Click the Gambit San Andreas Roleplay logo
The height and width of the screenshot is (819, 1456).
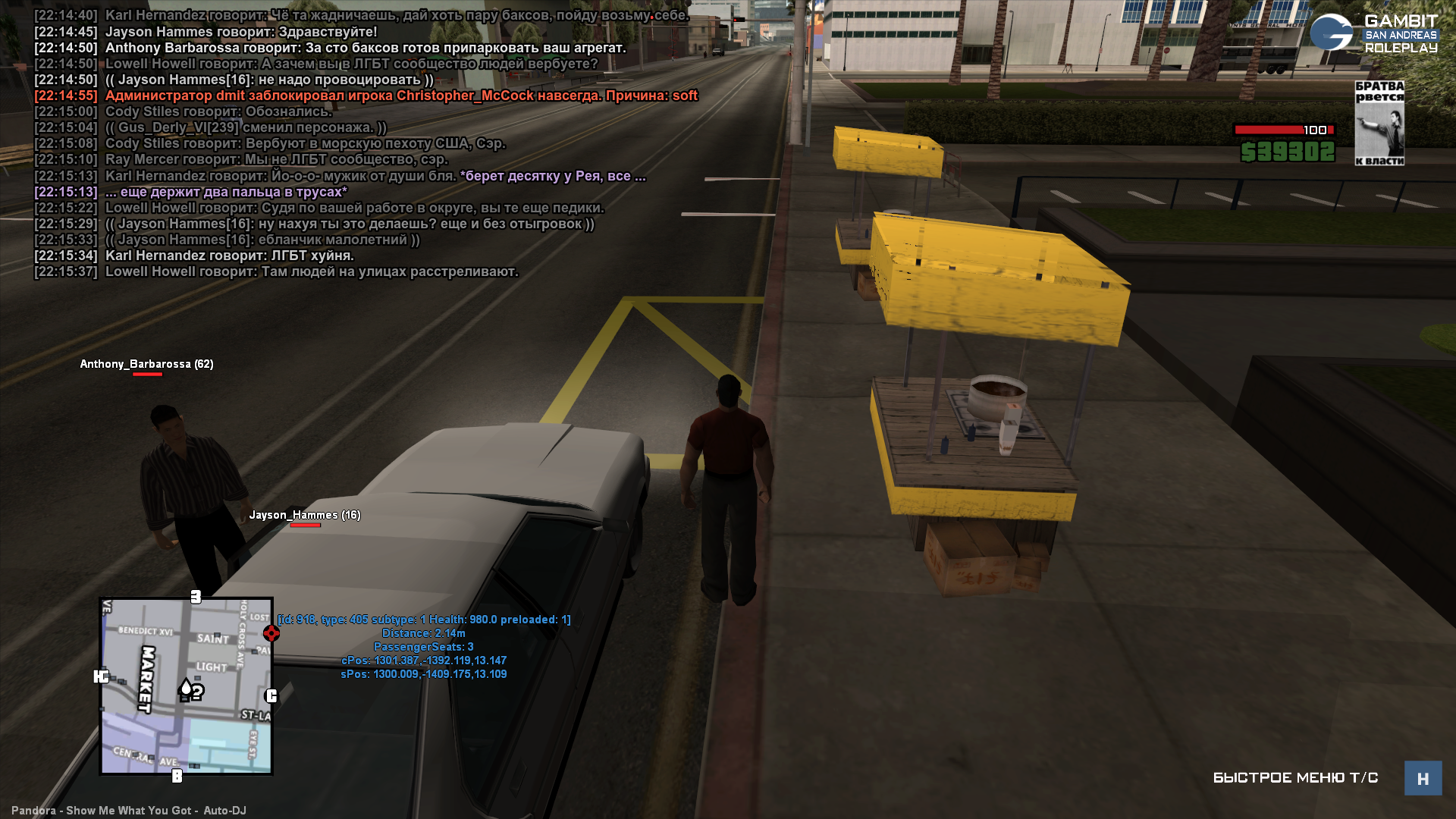1374,33
